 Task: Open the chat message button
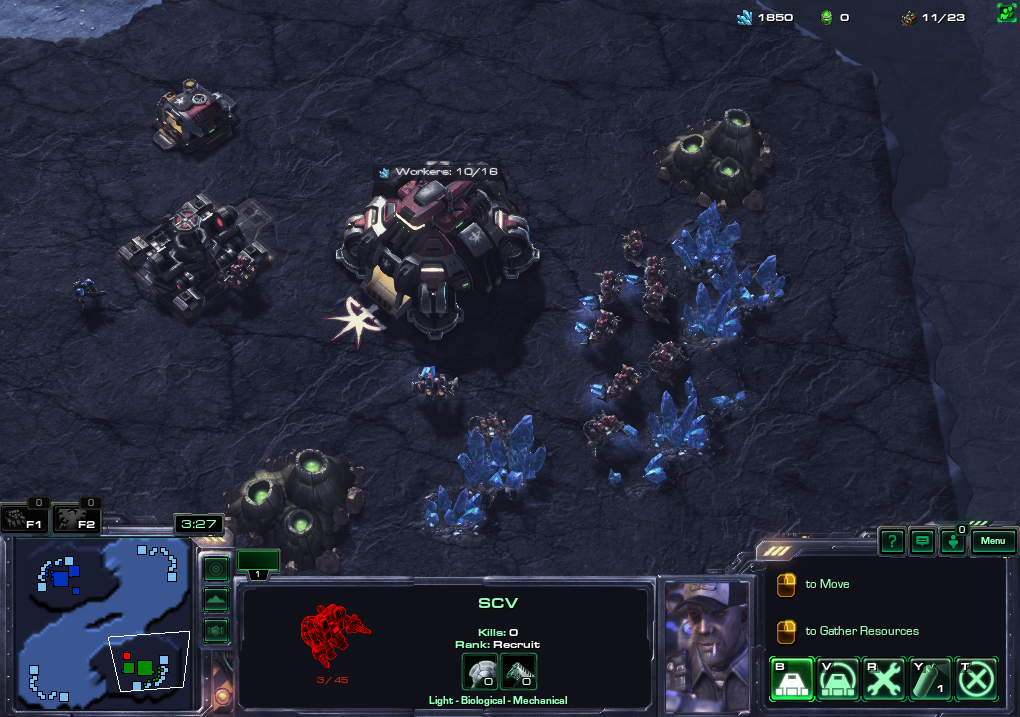click(922, 542)
